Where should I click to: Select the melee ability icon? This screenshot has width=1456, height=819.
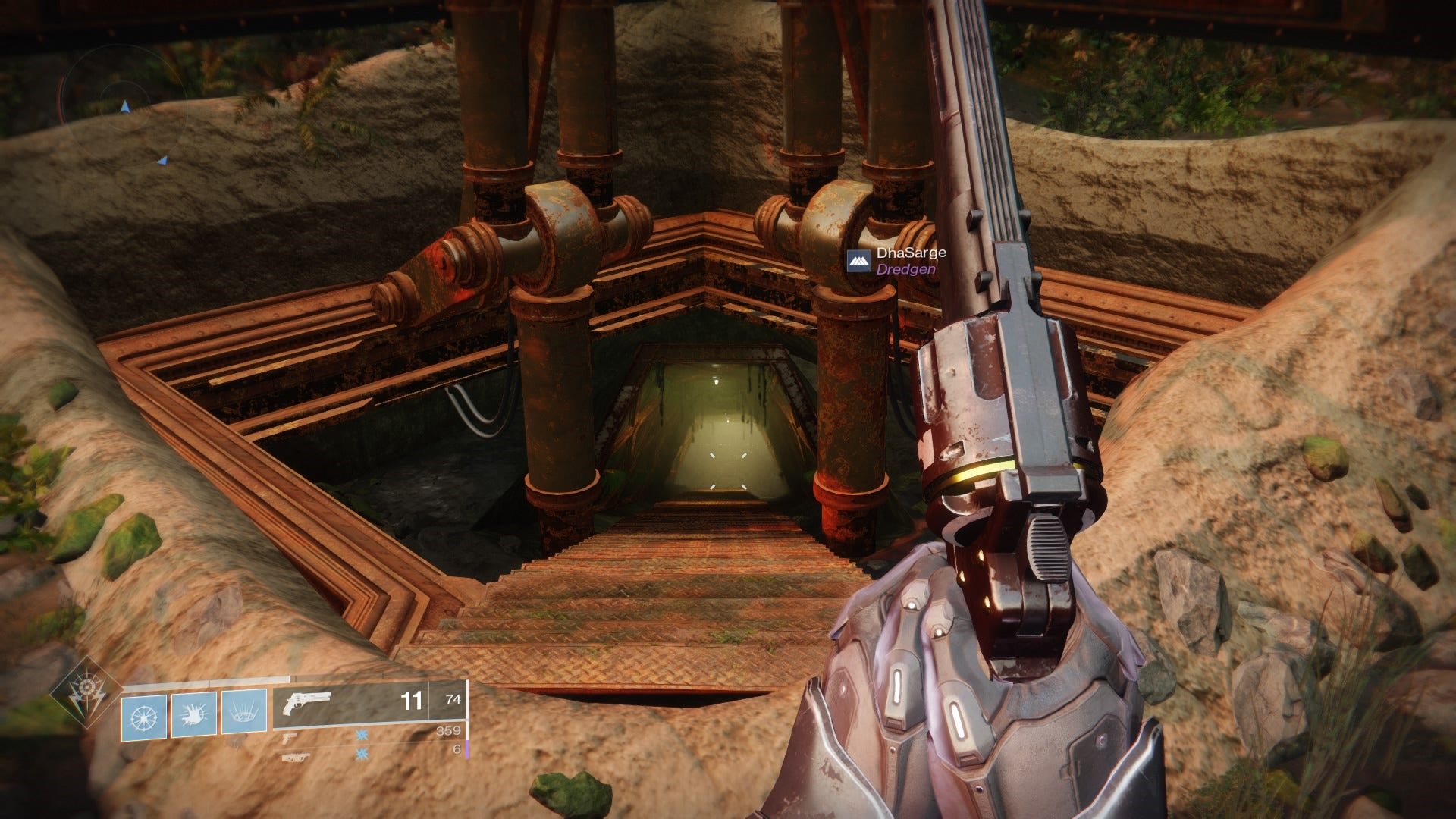pyautogui.click(x=193, y=715)
